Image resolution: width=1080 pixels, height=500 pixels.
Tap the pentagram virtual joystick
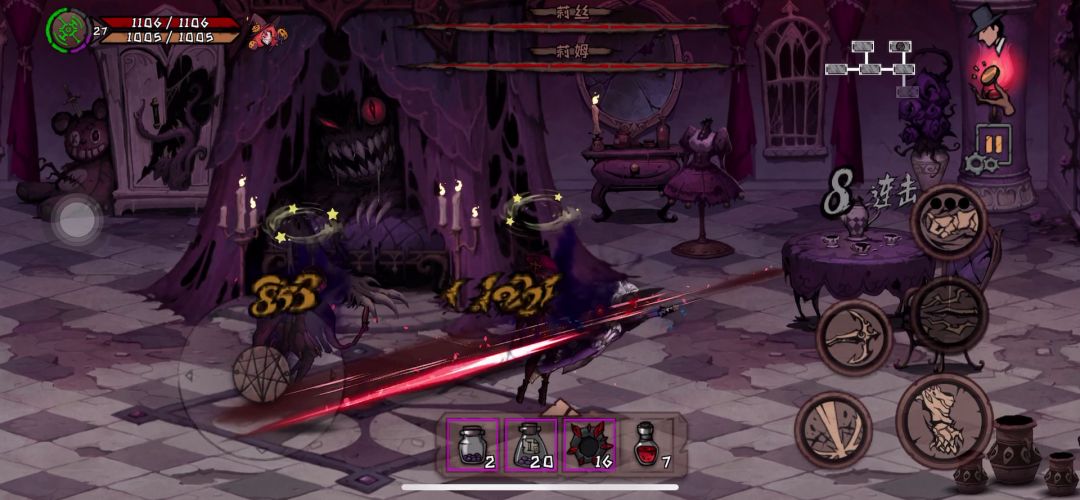261,374
